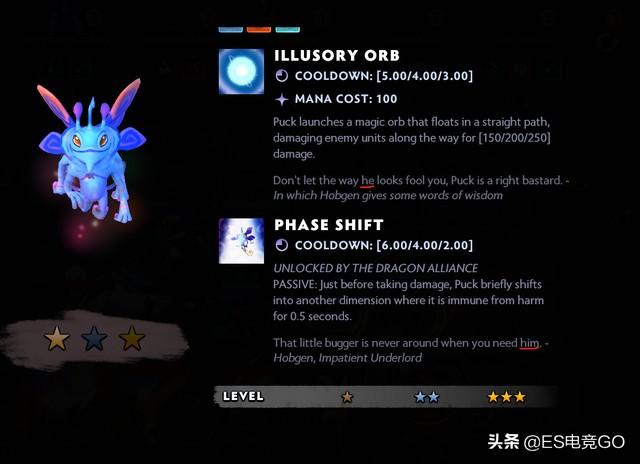Choose the three-star level option
640x464 pixels.
506,397
